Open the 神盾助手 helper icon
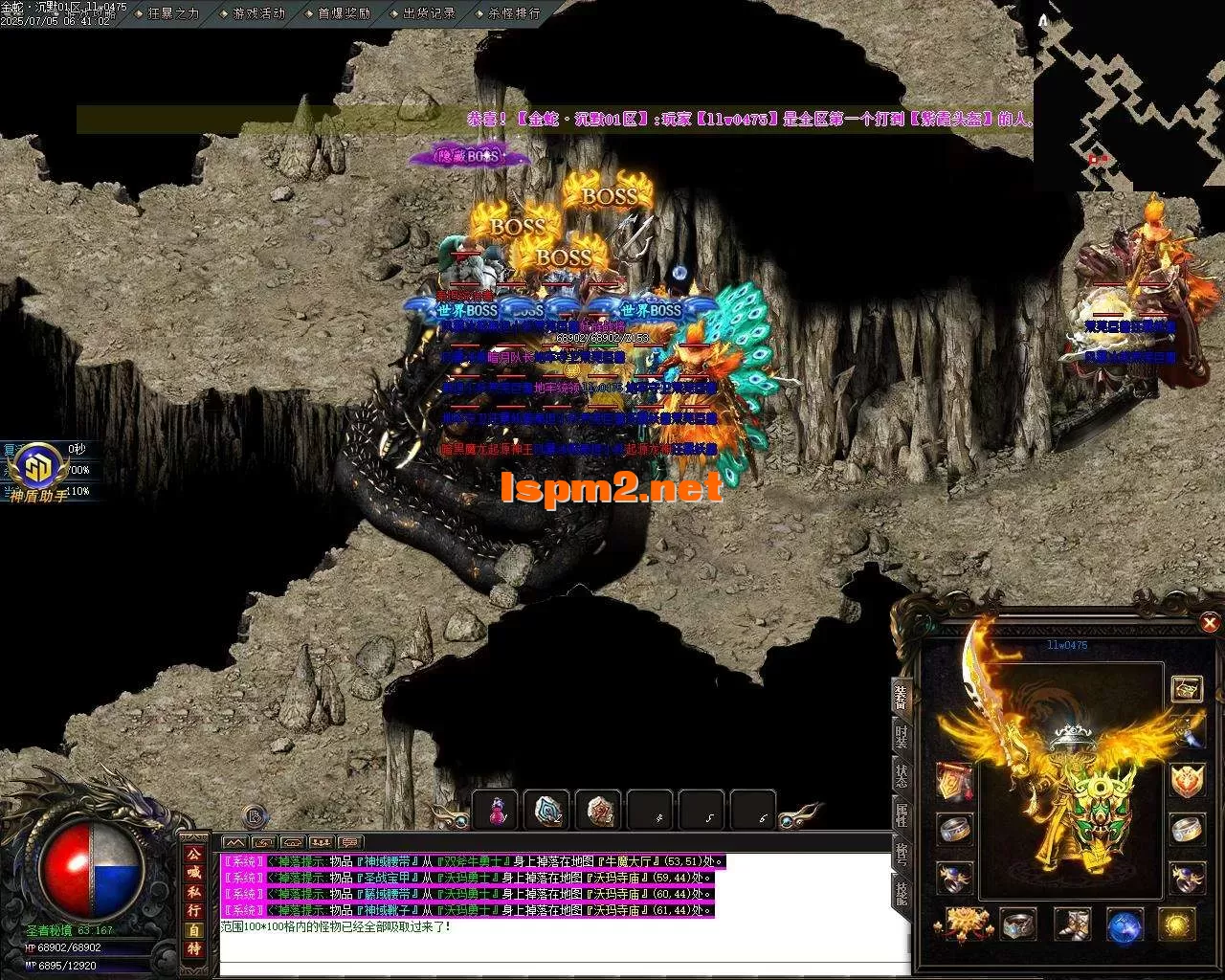 coord(38,471)
